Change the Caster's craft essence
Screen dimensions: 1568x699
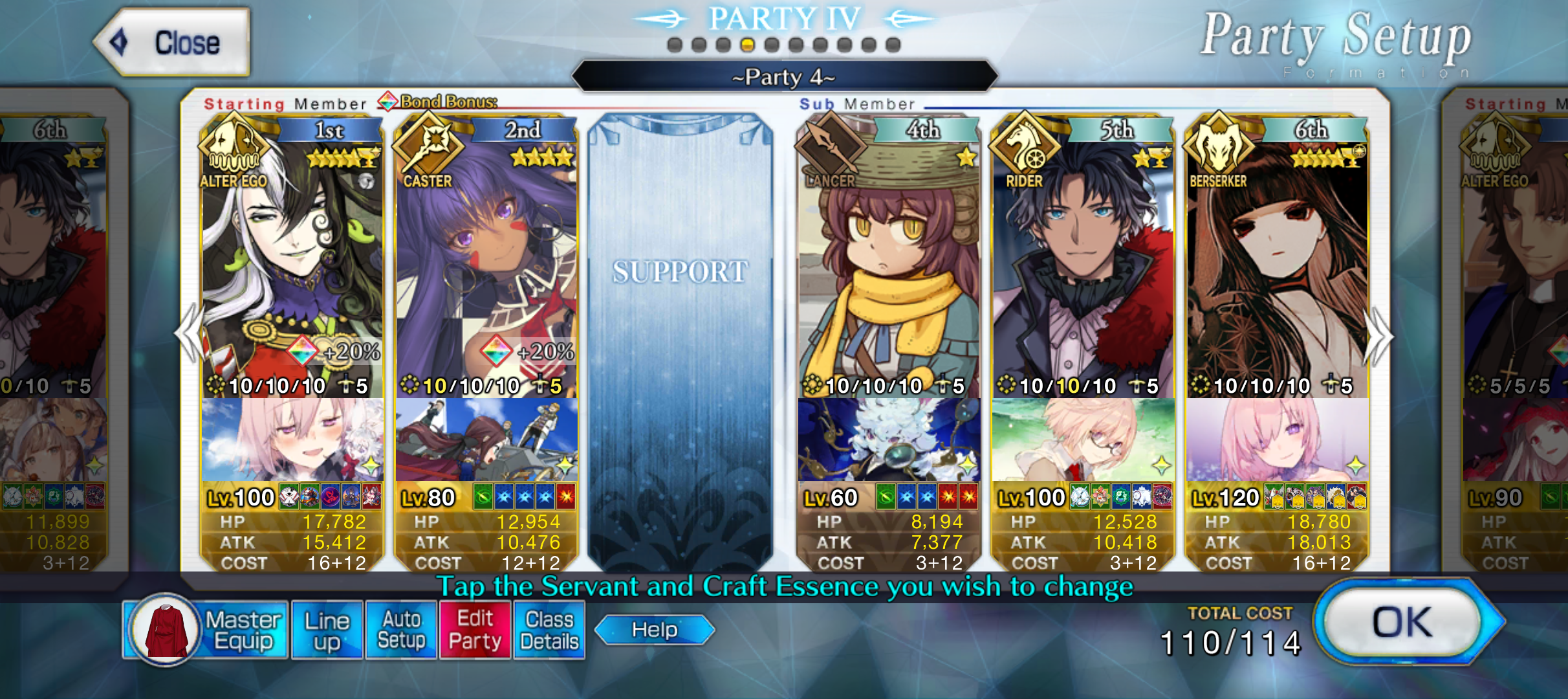click(x=486, y=440)
